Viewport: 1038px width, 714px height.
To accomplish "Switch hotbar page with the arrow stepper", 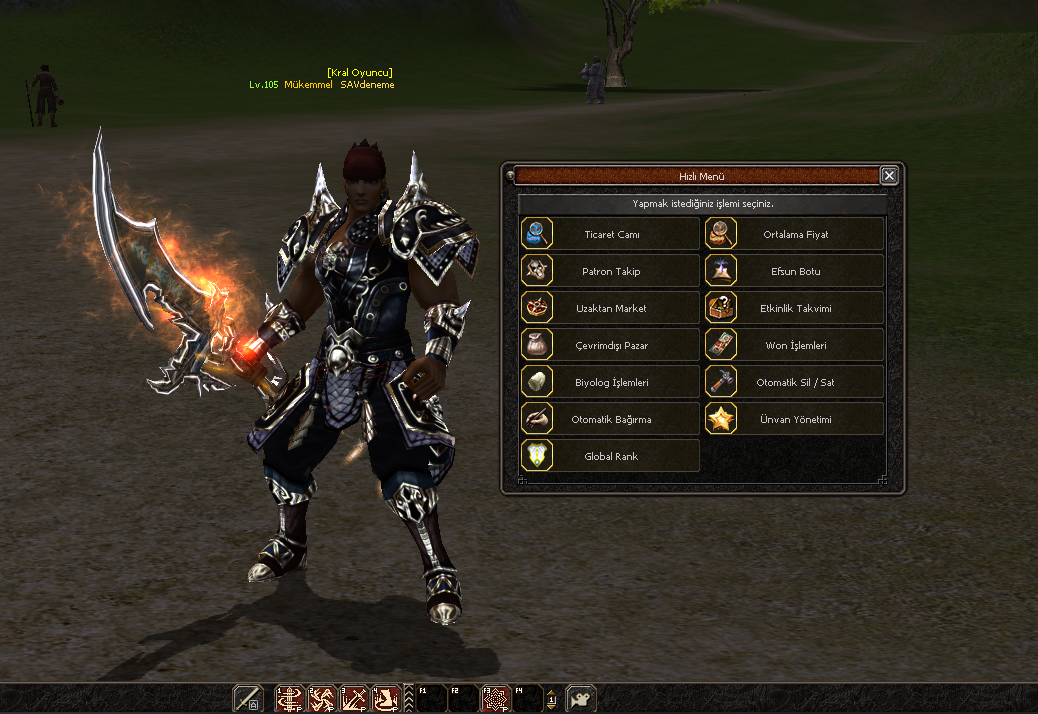I will (x=551, y=699).
